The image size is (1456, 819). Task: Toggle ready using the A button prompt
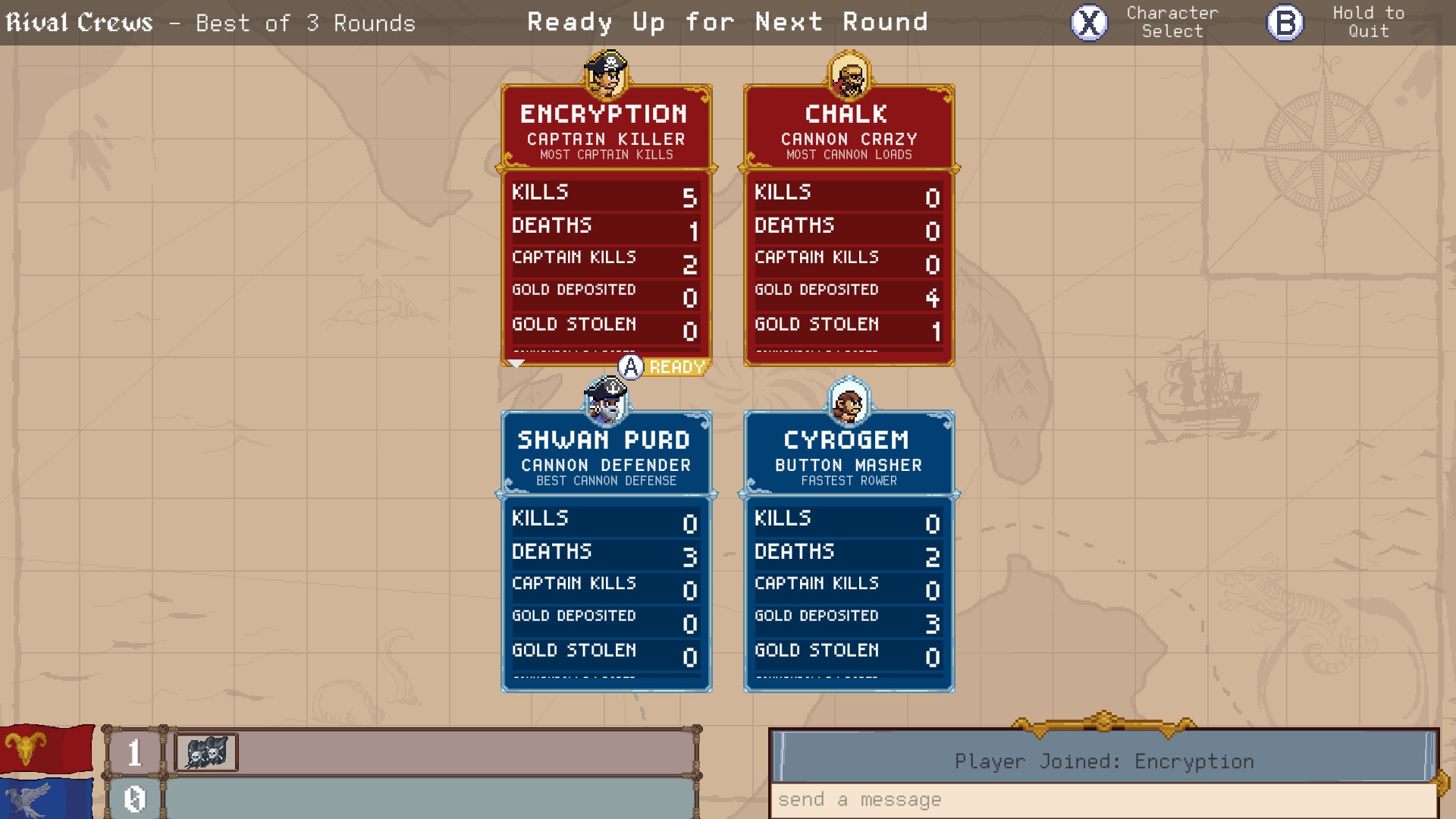631,369
